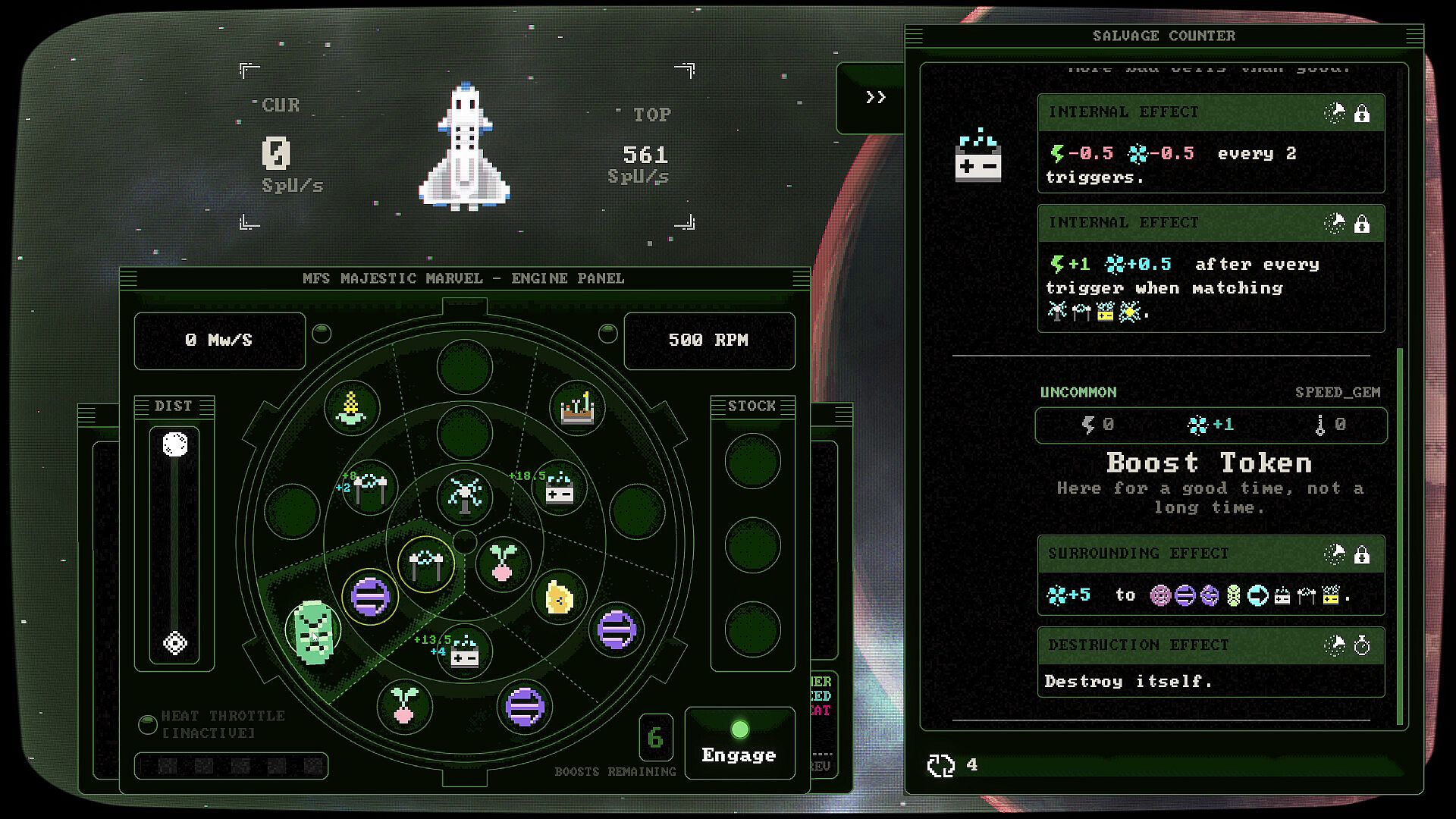Click the Salvage Counter scrollbar
Screen dimensions: 1456x819
(x=1400, y=531)
